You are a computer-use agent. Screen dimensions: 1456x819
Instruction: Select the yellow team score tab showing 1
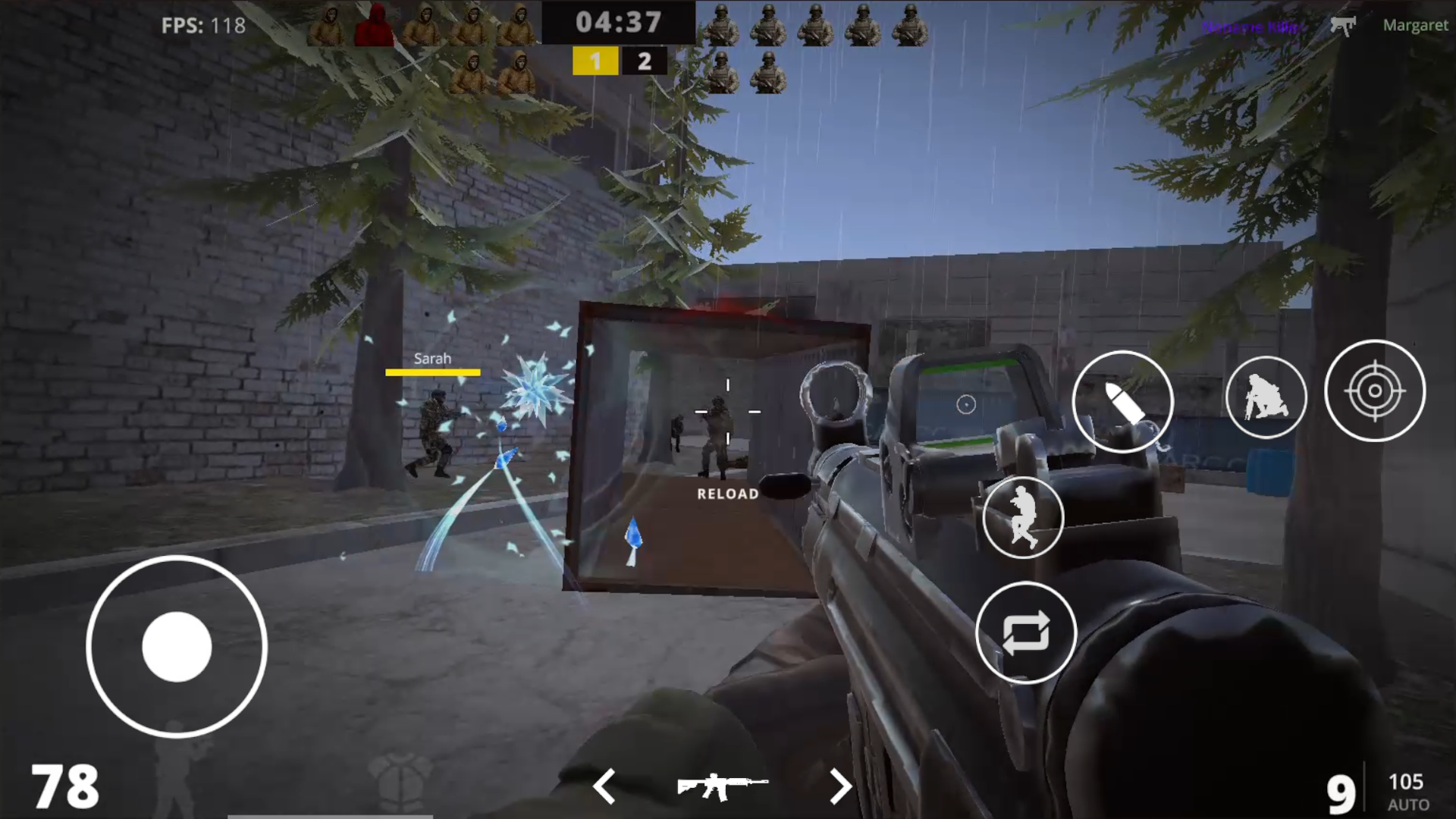(x=596, y=61)
